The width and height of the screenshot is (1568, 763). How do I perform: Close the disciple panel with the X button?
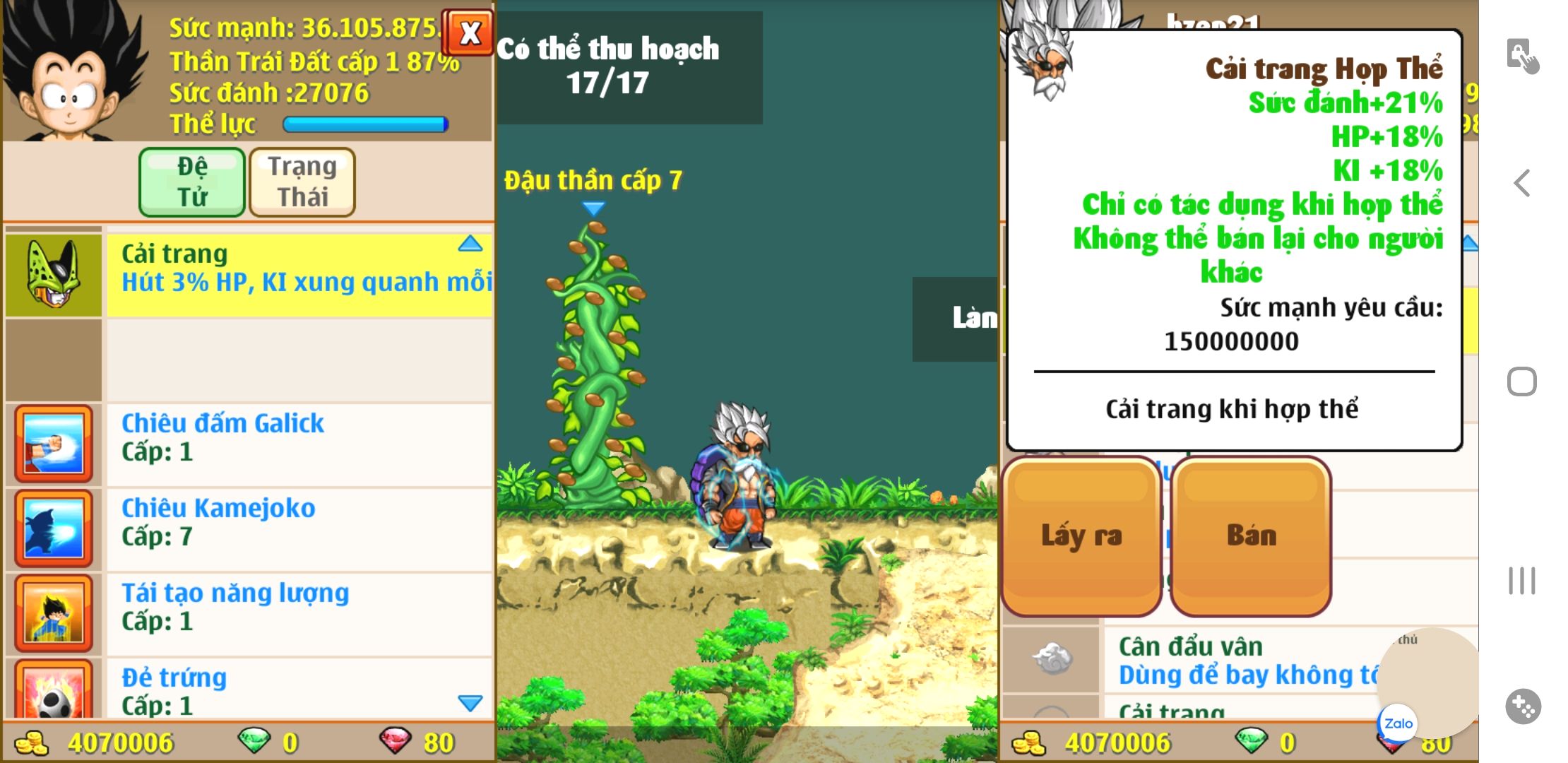pyautogui.click(x=469, y=32)
